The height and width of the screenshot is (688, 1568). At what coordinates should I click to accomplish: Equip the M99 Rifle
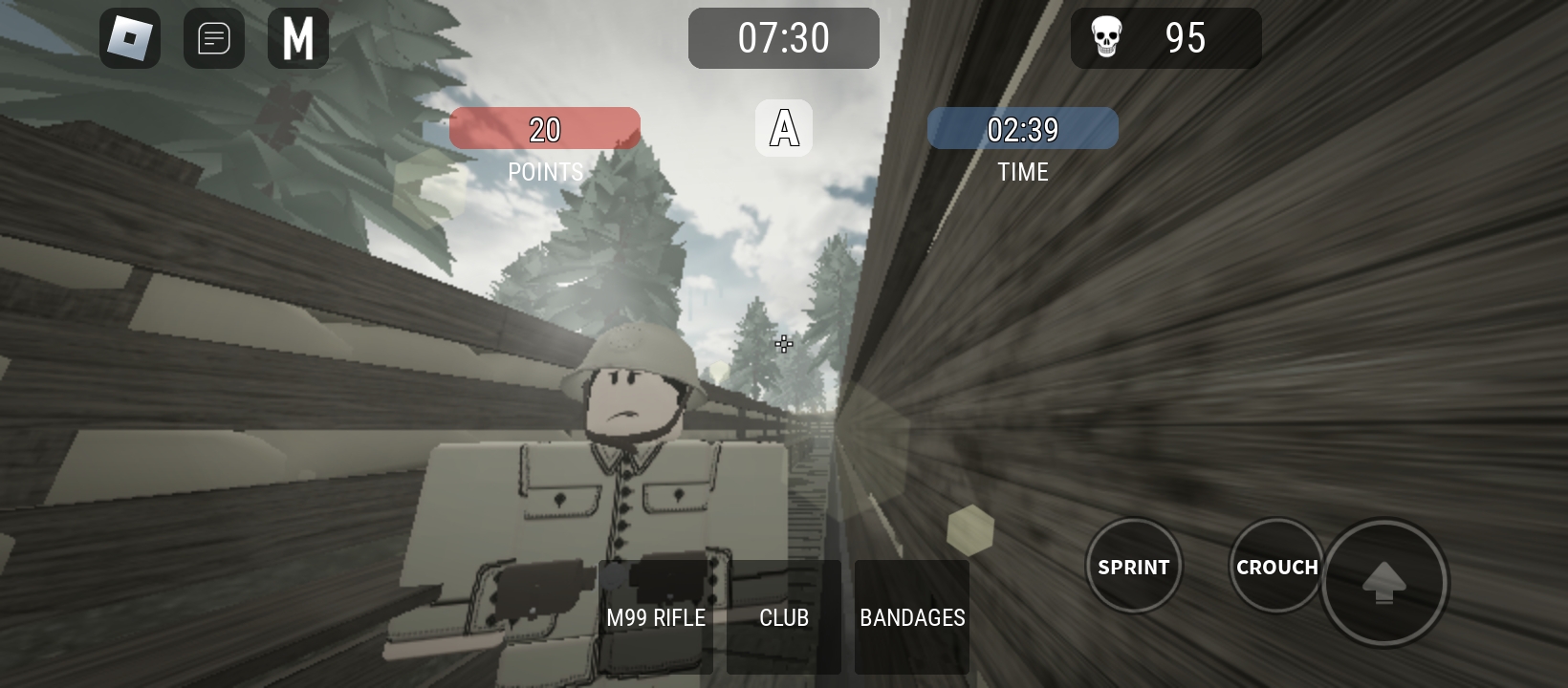[x=656, y=617]
